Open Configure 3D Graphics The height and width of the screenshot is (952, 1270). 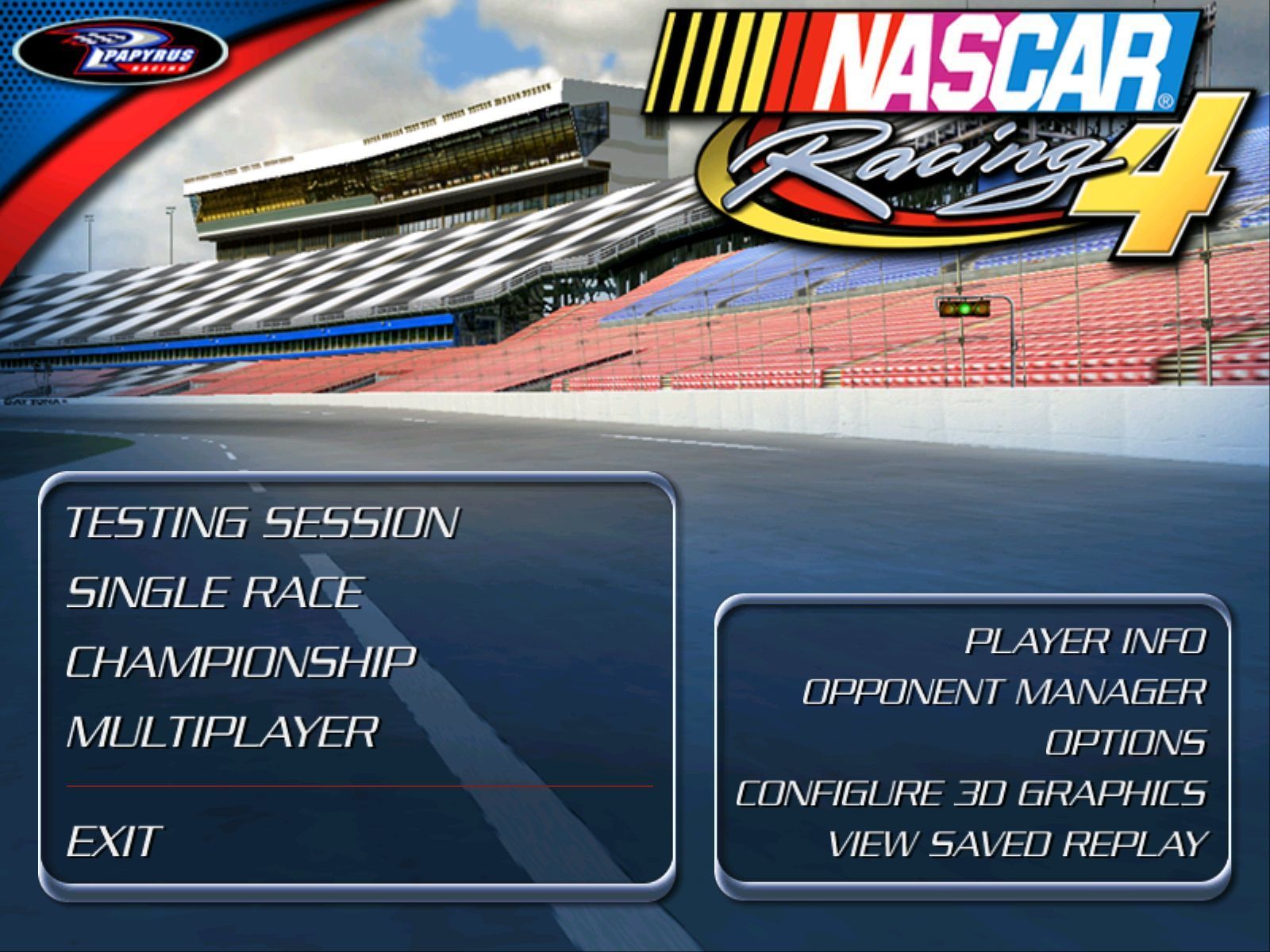click(972, 792)
